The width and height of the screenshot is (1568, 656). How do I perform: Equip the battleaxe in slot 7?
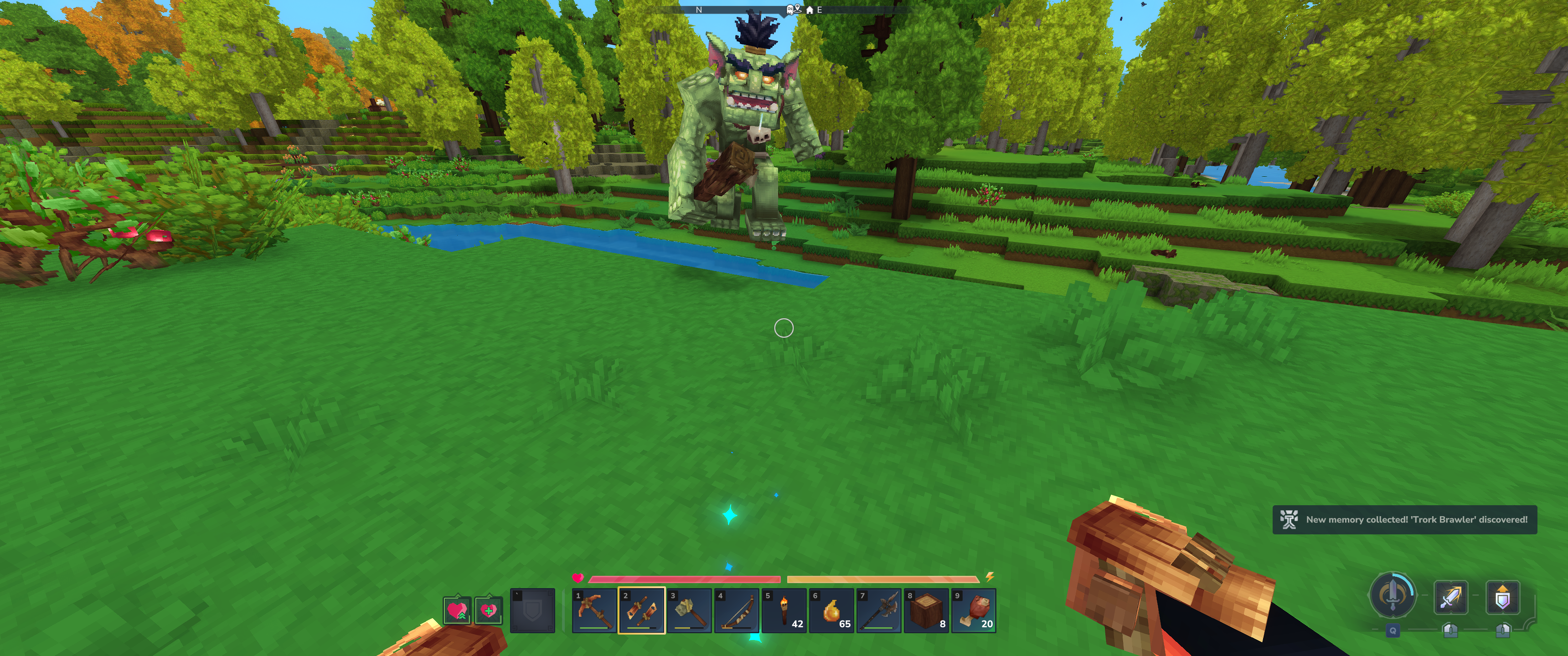click(879, 610)
